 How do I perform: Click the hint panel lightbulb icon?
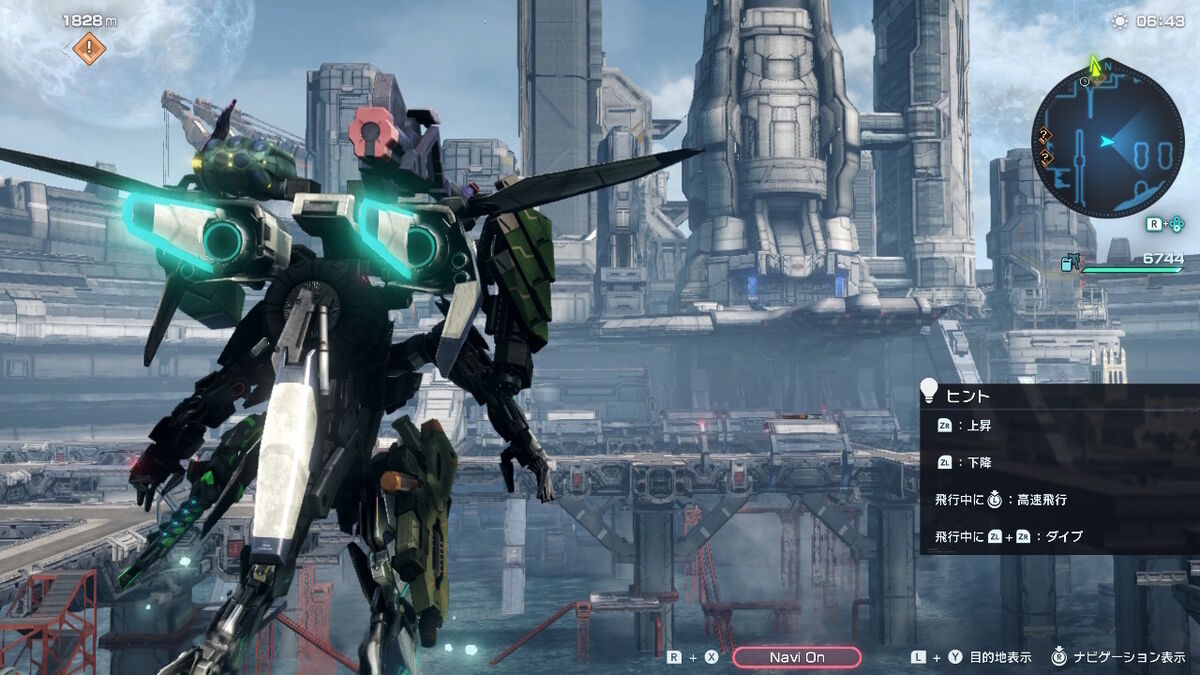930,390
